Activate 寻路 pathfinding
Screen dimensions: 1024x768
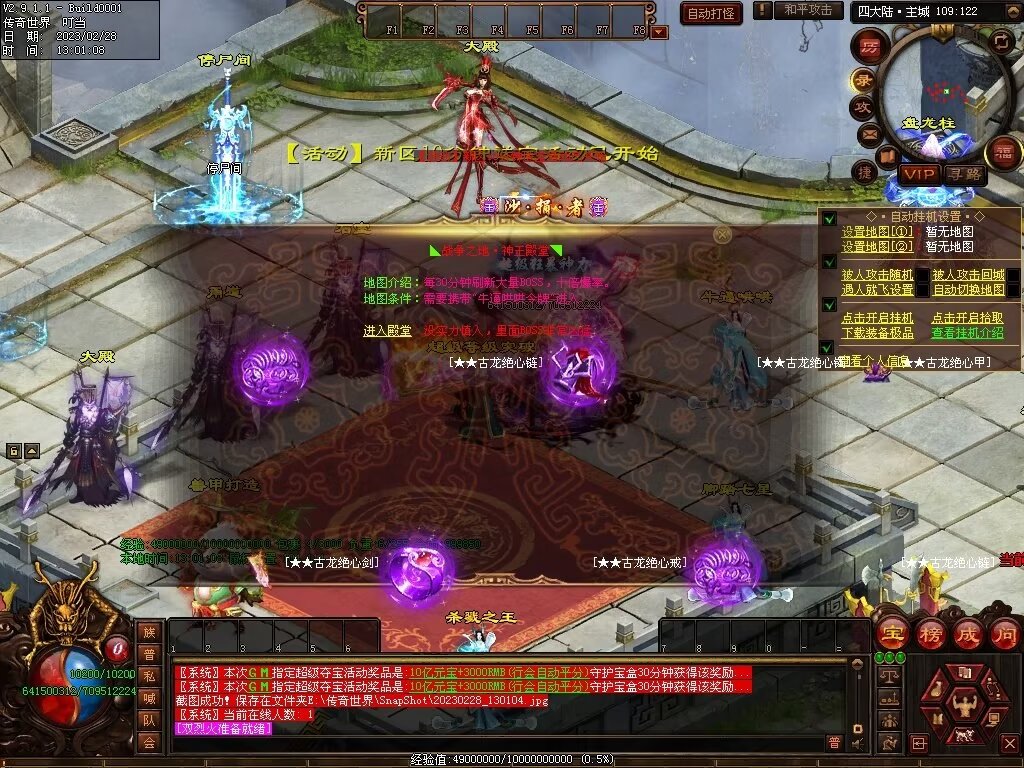[964, 174]
